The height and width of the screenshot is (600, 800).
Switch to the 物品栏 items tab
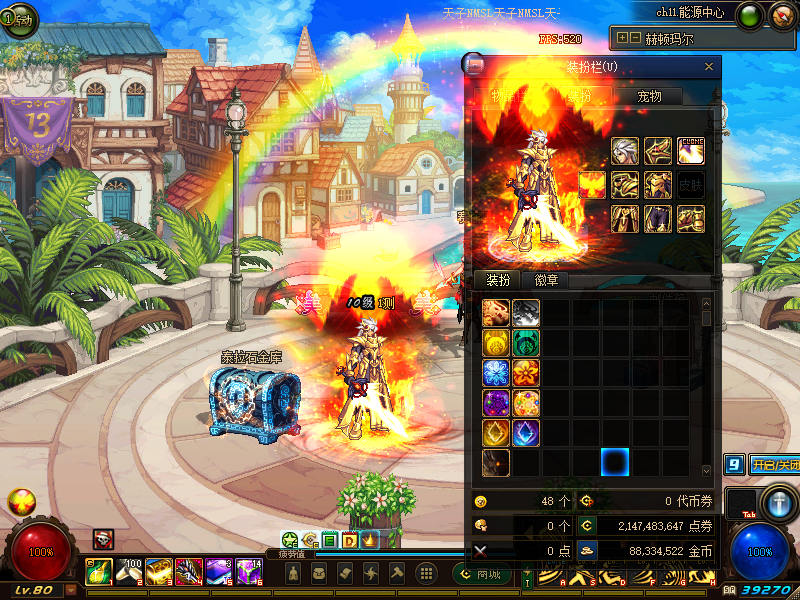[x=509, y=96]
